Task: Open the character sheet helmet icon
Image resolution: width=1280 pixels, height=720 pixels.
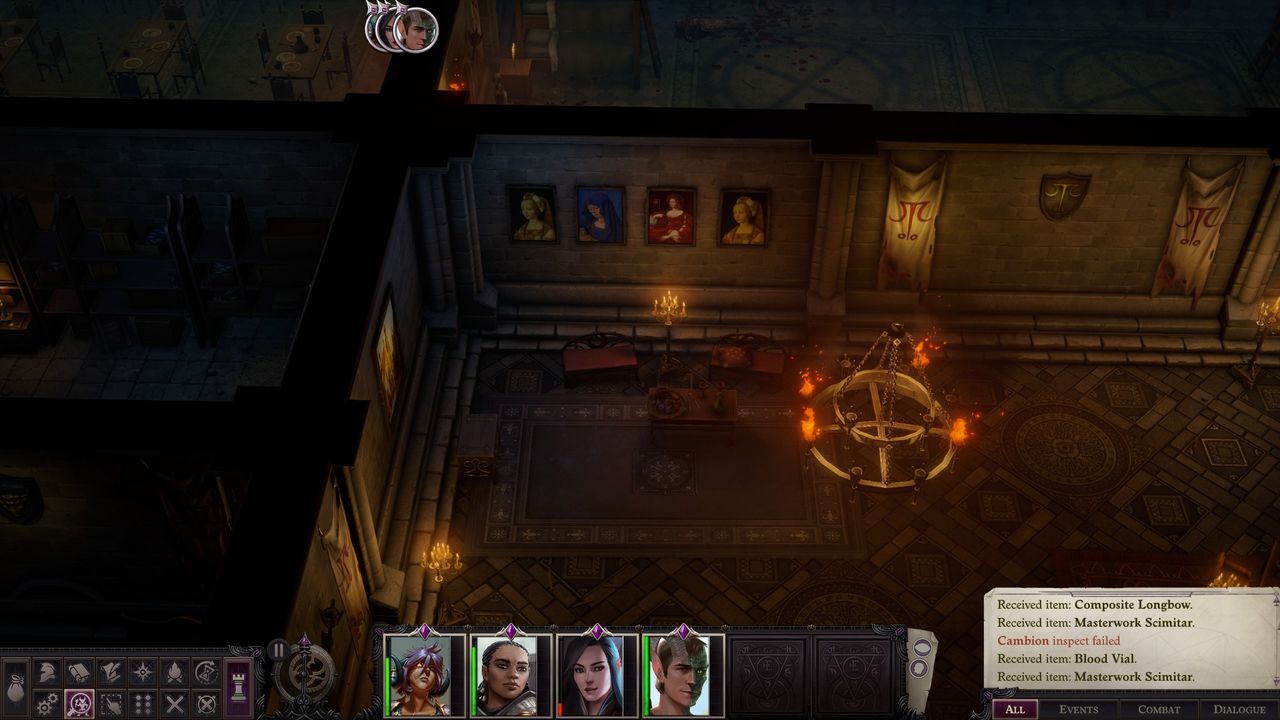Action: (x=47, y=672)
